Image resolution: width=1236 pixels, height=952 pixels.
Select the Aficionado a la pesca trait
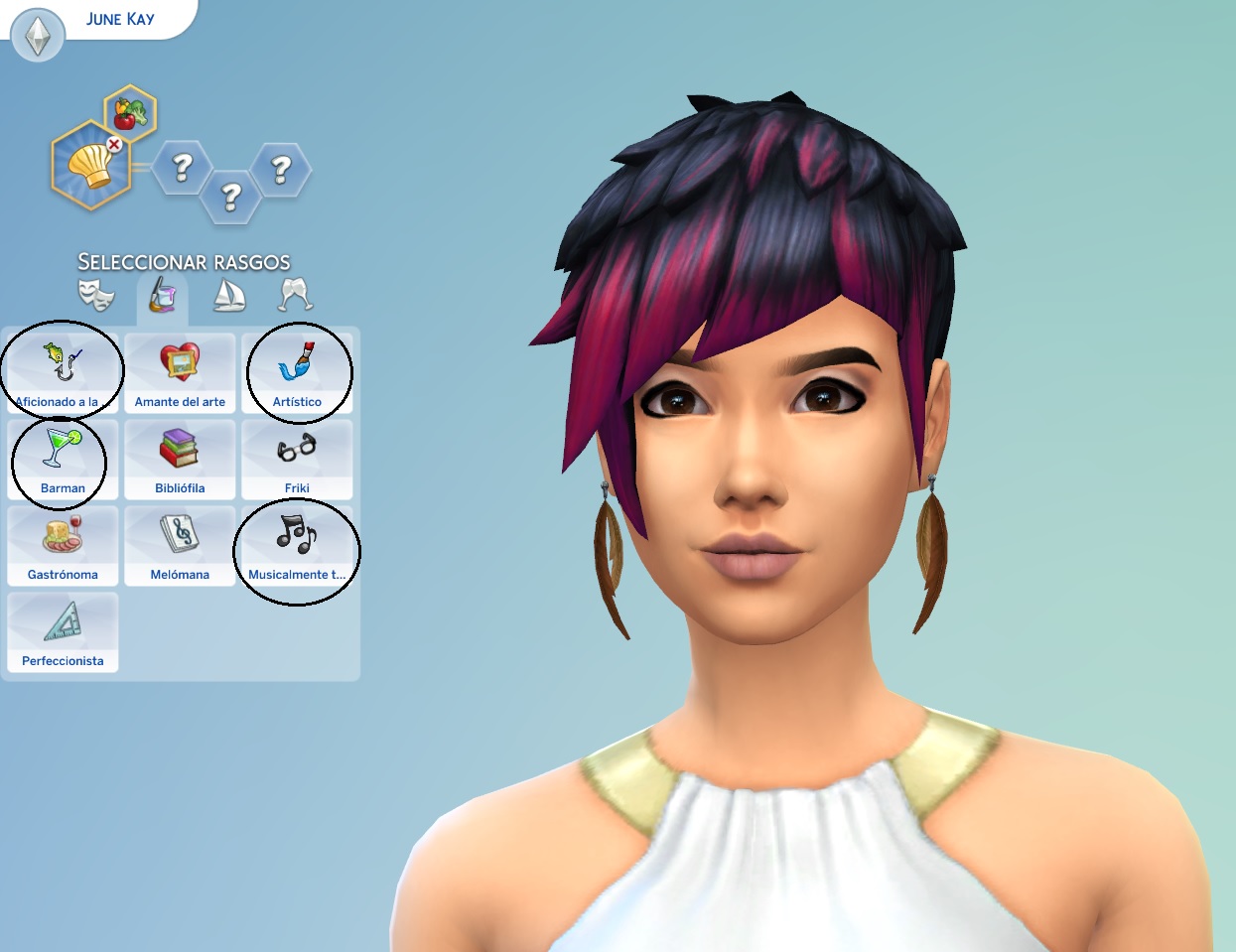pos(63,372)
